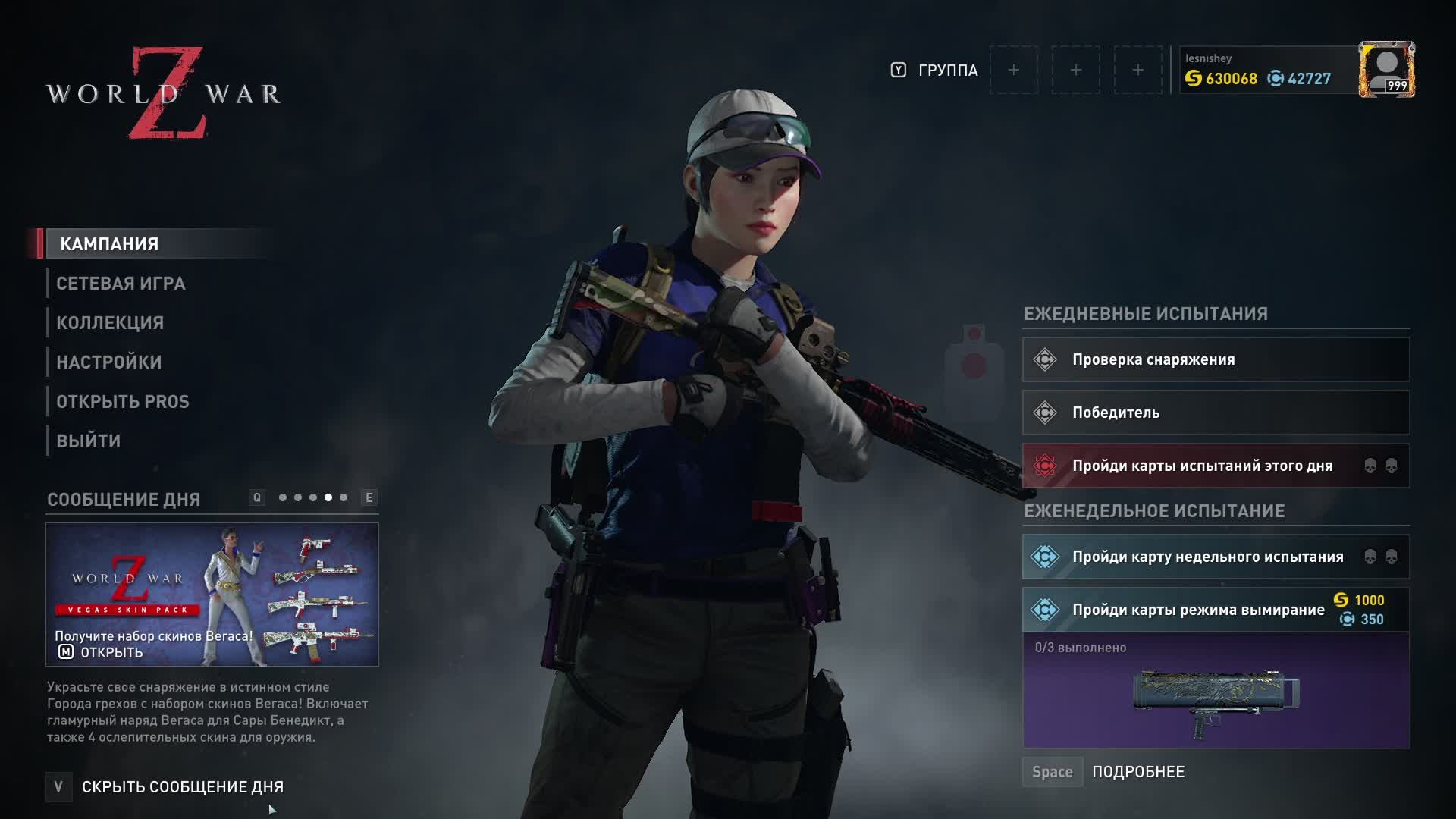Hide the message of the day
The height and width of the screenshot is (819, 1456).
click(x=182, y=787)
